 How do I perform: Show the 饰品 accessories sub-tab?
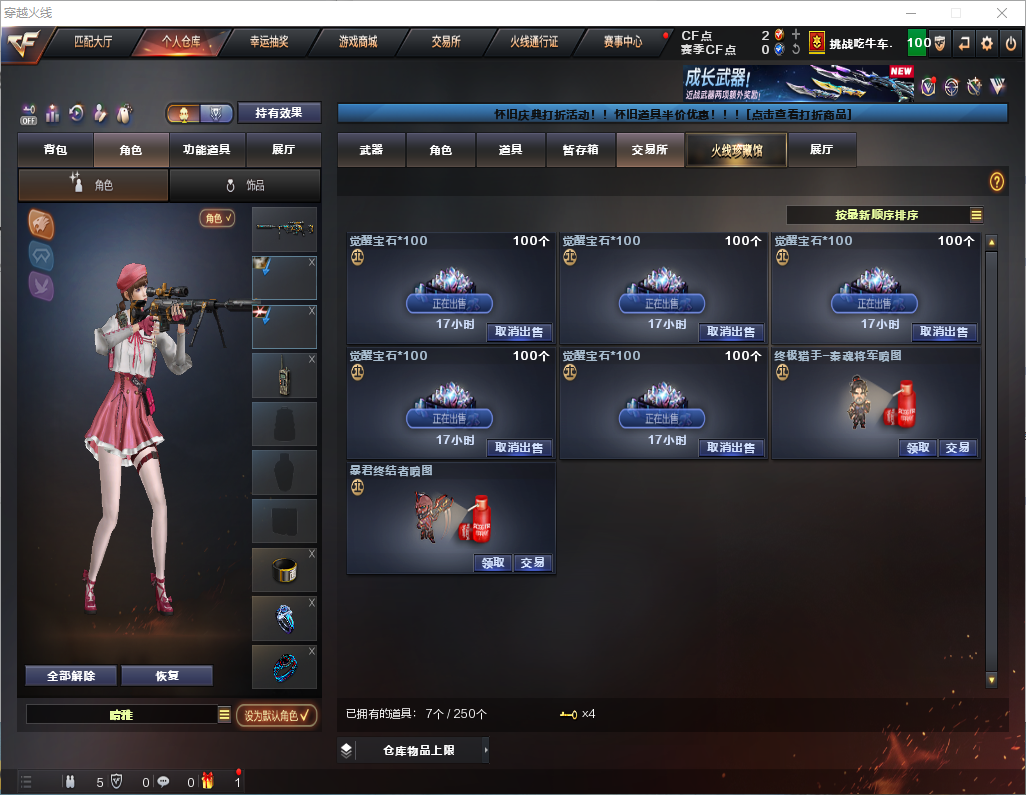[x=245, y=185]
